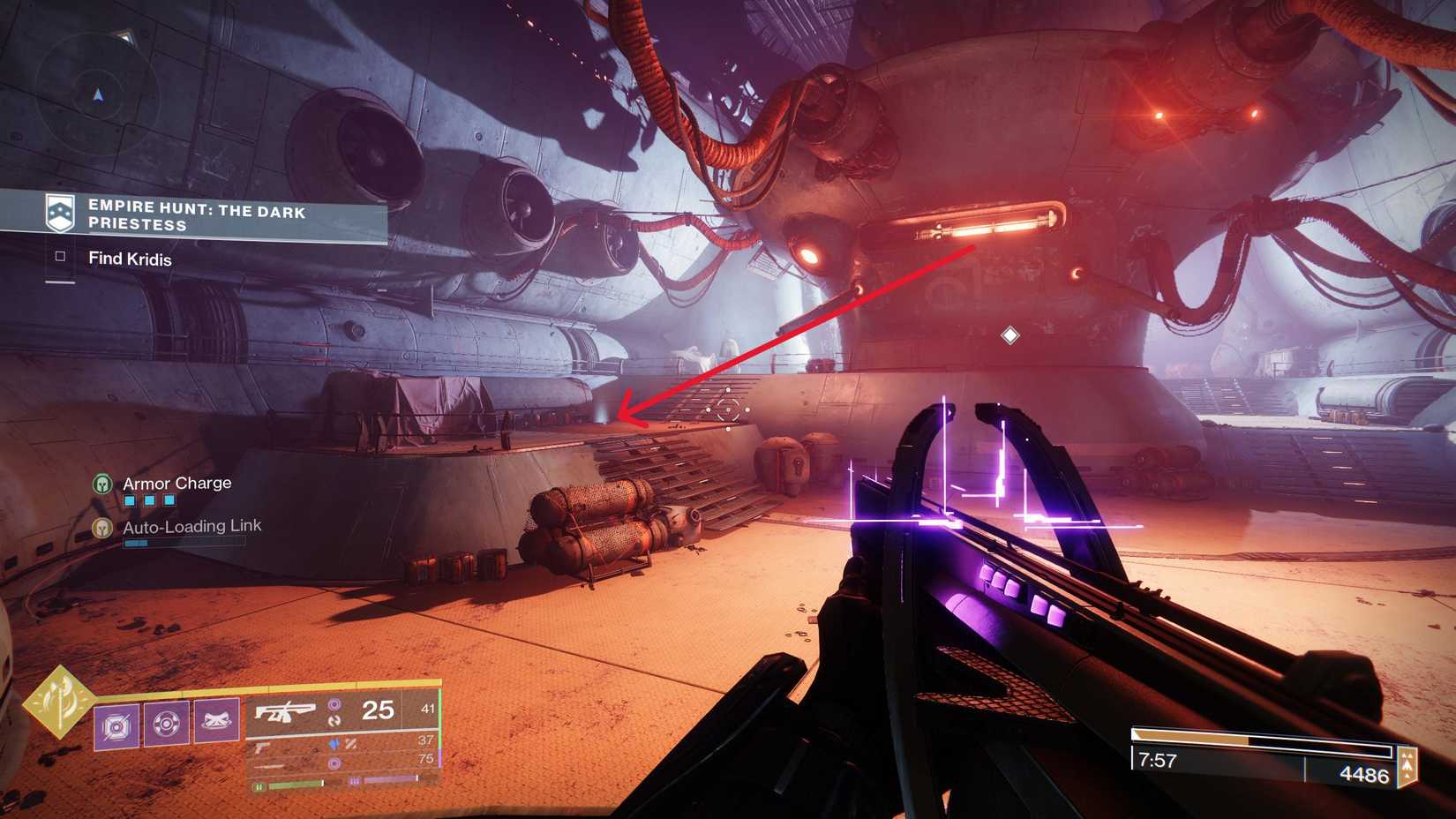
Task: Click the Armor Charge helmet icon
Action: point(102,484)
